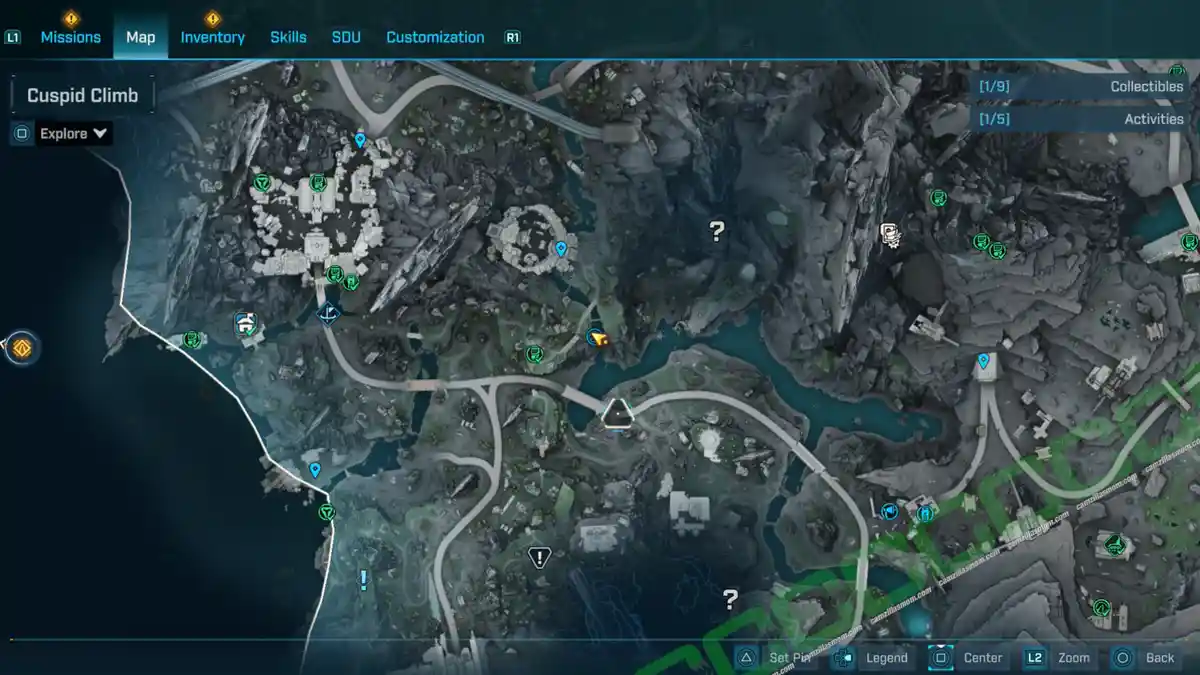1200x675 pixels.
Task: Choose the dark diamond marker on the map
Action: click(x=327, y=315)
